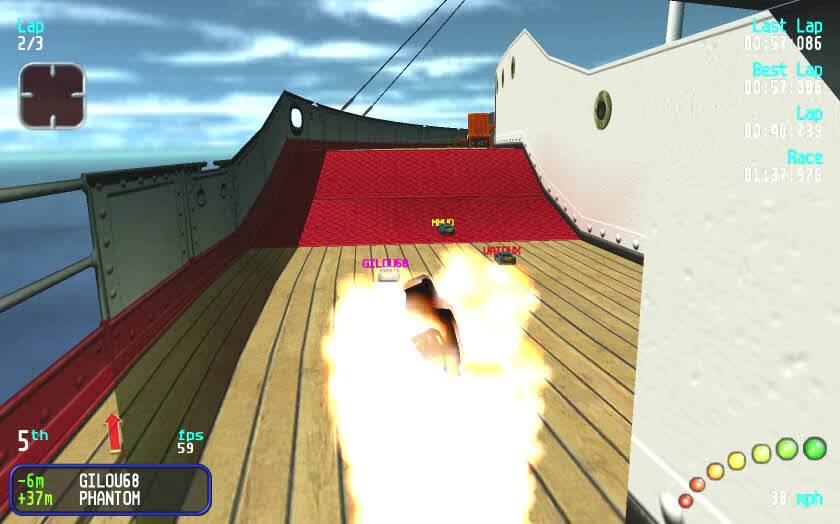Select the GILOU68 row in the gap panel
This screenshot has width=840, height=524.
click(x=108, y=481)
